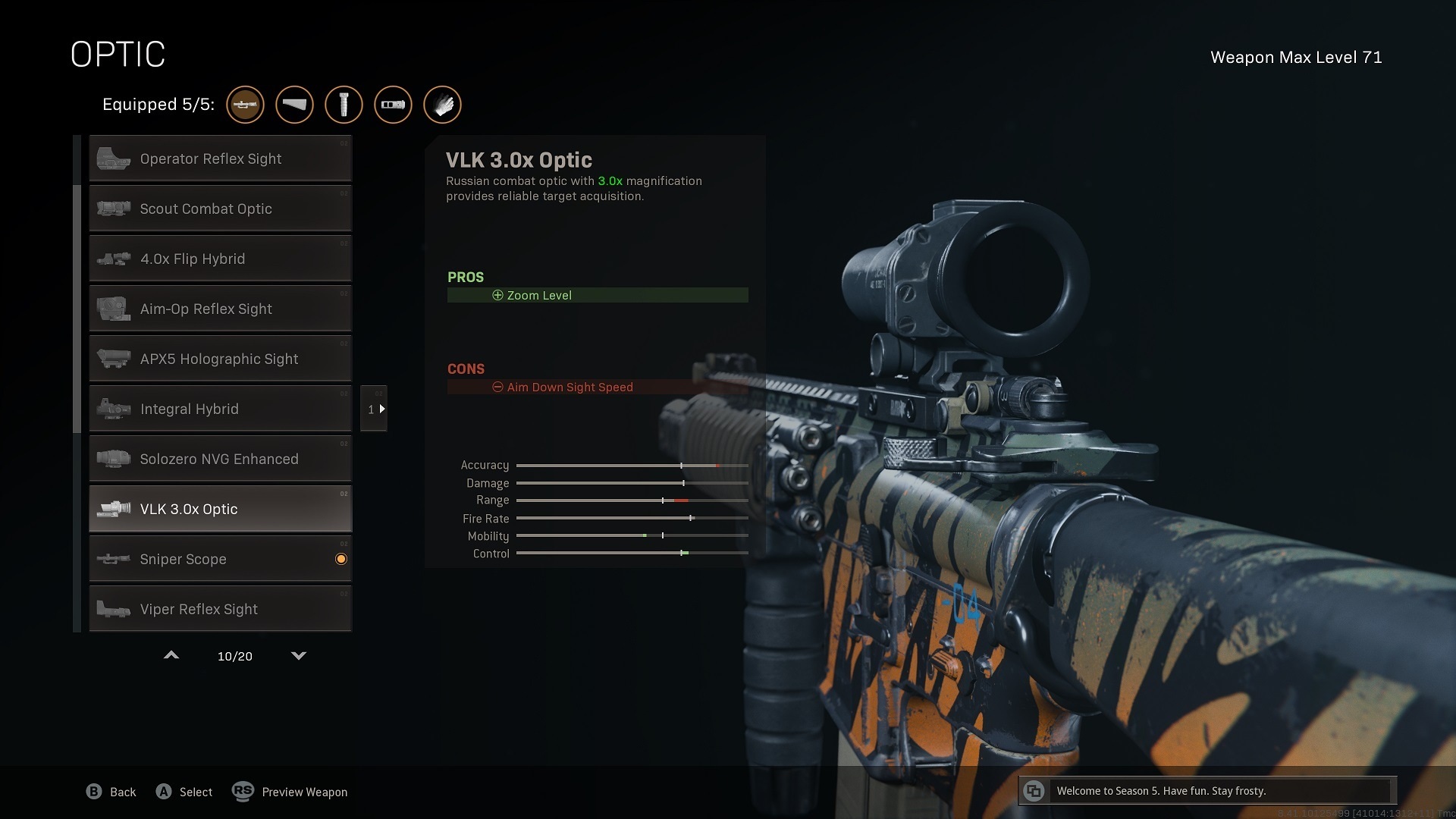Select Aim-Op Reflex Sight
This screenshot has height=819, width=1456.
point(220,309)
